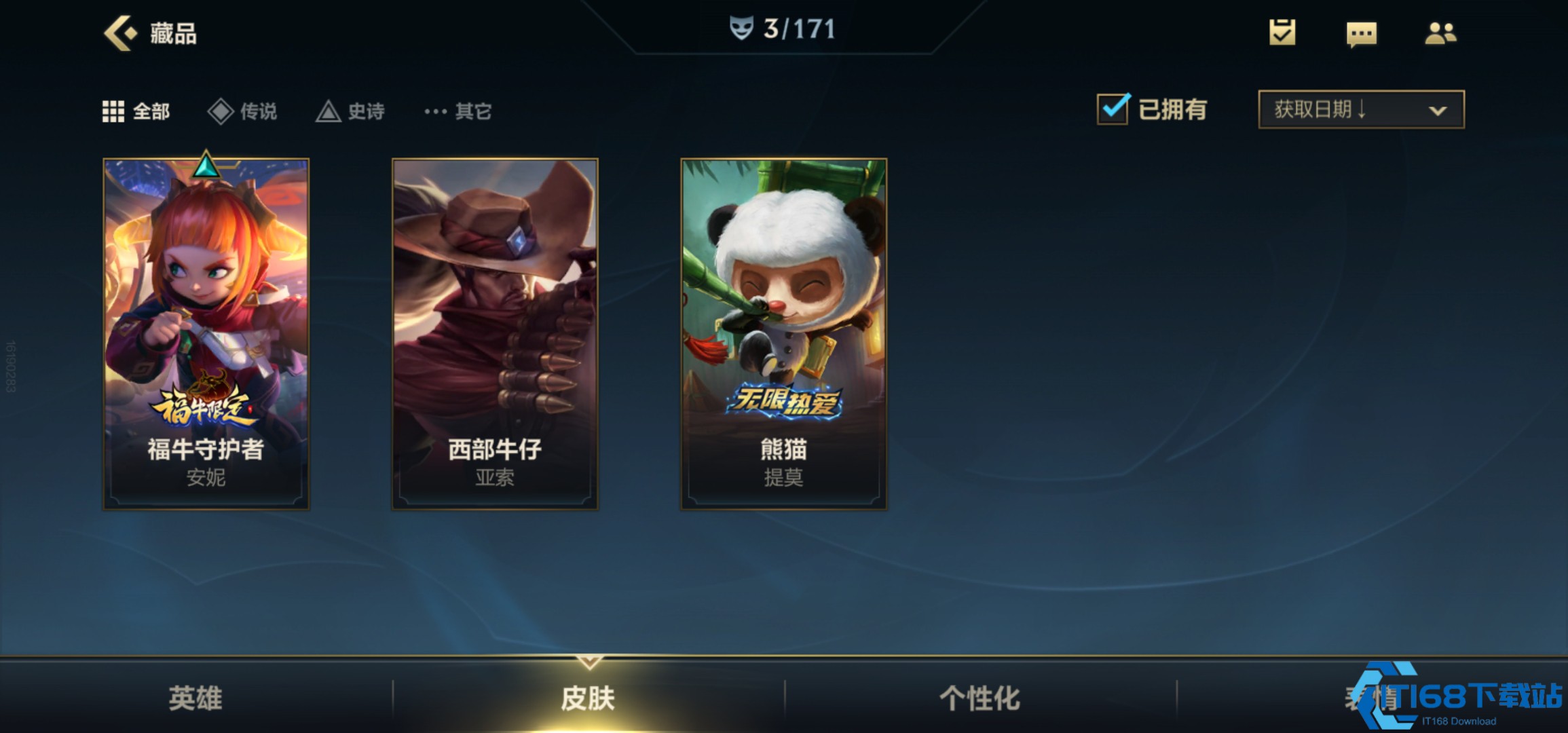Select the 传说 diamond filter icon
The width and height of the screenshot is (1568, 733).
coord(222,111)
